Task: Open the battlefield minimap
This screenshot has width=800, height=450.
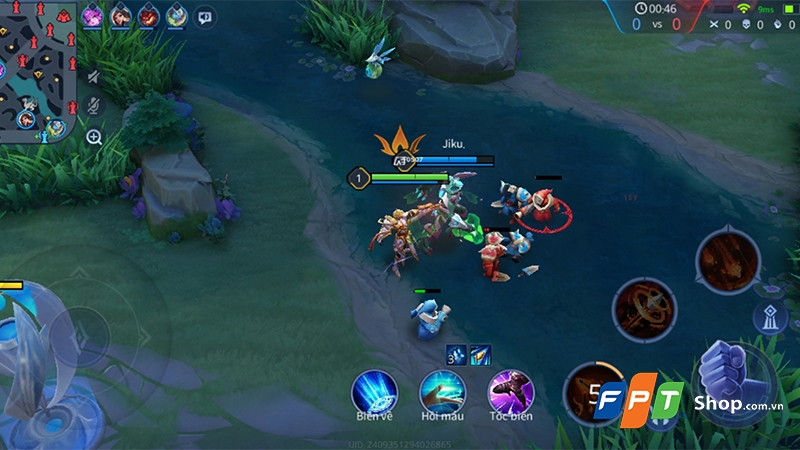Action: click(38, 70)
